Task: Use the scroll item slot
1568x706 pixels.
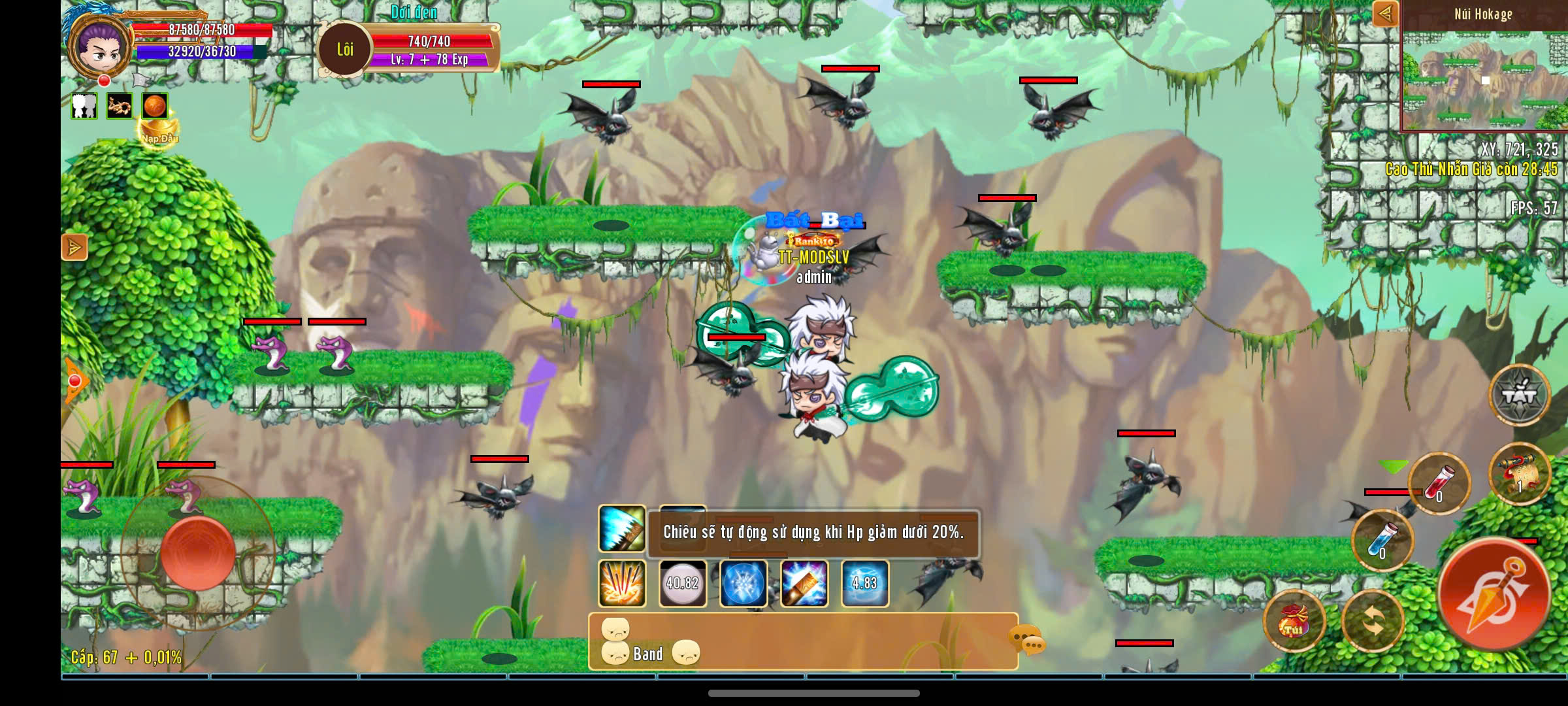Action: click(x=1519, y=474)
